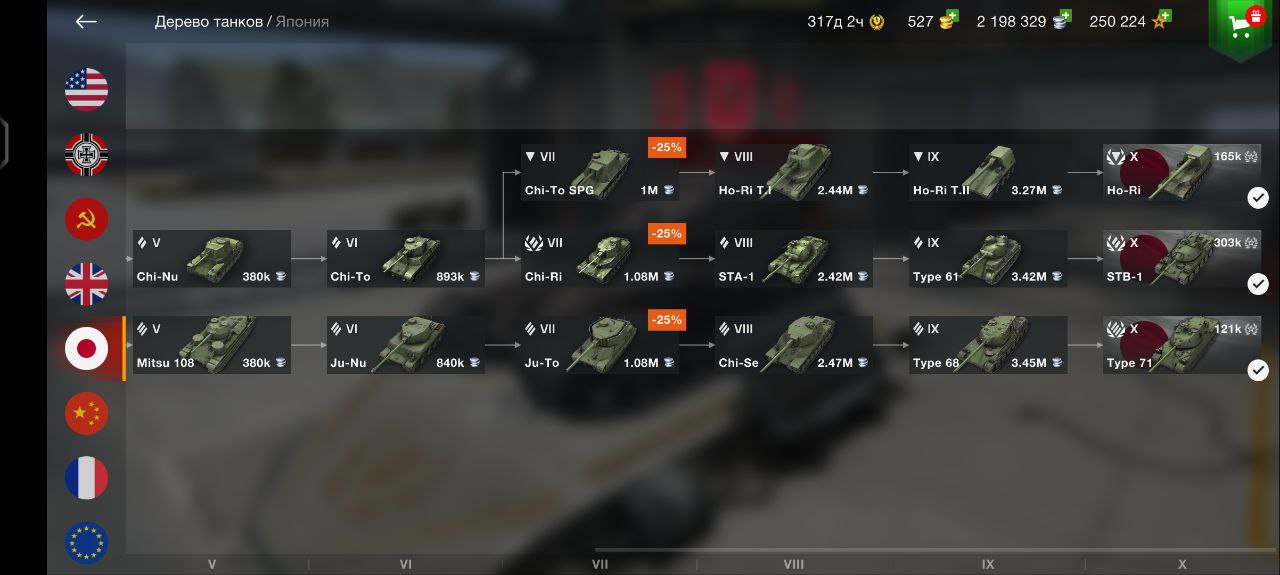1280x575 pixels.
Task: Open the Mitsu 108 tank node
Action: tap(212, 345)
